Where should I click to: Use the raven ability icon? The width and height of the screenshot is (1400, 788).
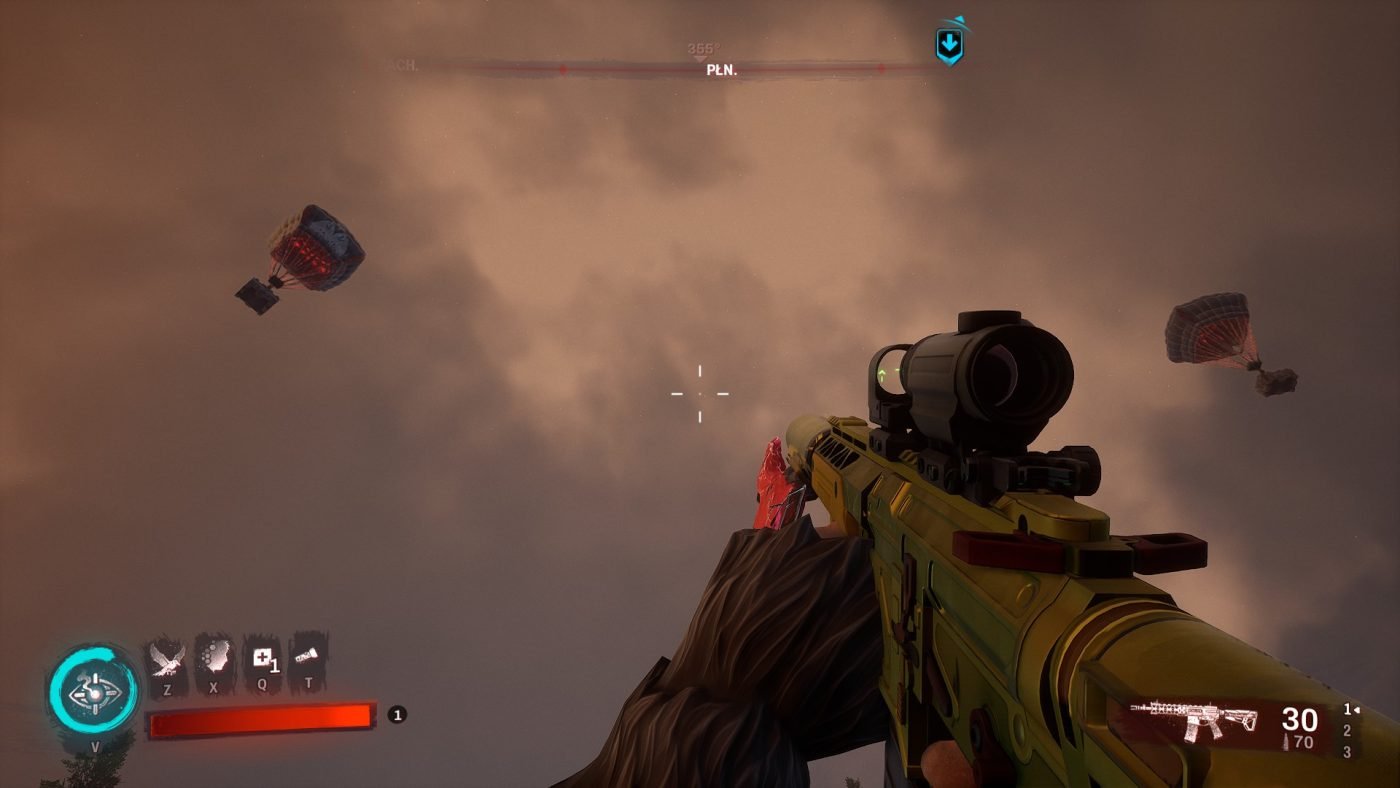click(x=167, y=660)
